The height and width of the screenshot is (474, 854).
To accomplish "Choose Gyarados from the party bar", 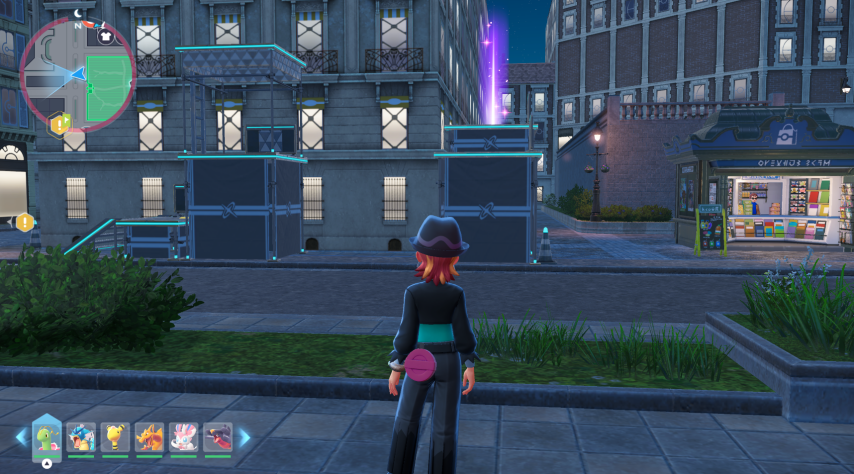I will click(x=82, y=437).
